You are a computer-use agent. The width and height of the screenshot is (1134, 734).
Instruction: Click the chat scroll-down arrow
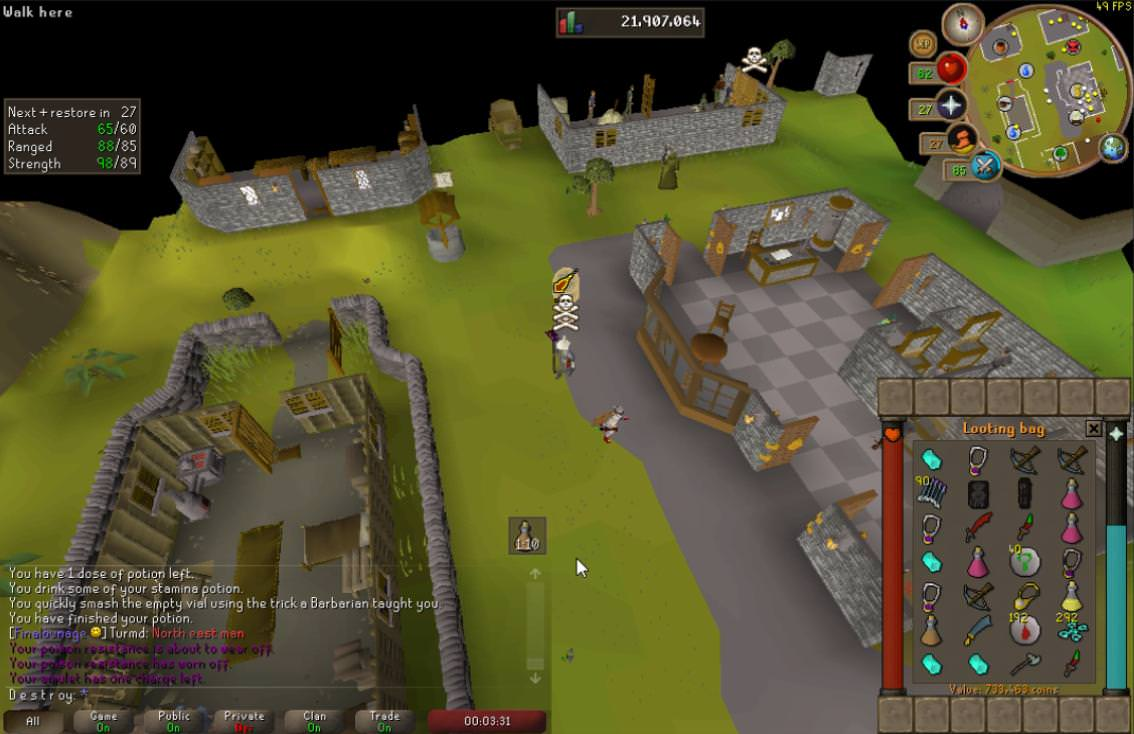535,677
